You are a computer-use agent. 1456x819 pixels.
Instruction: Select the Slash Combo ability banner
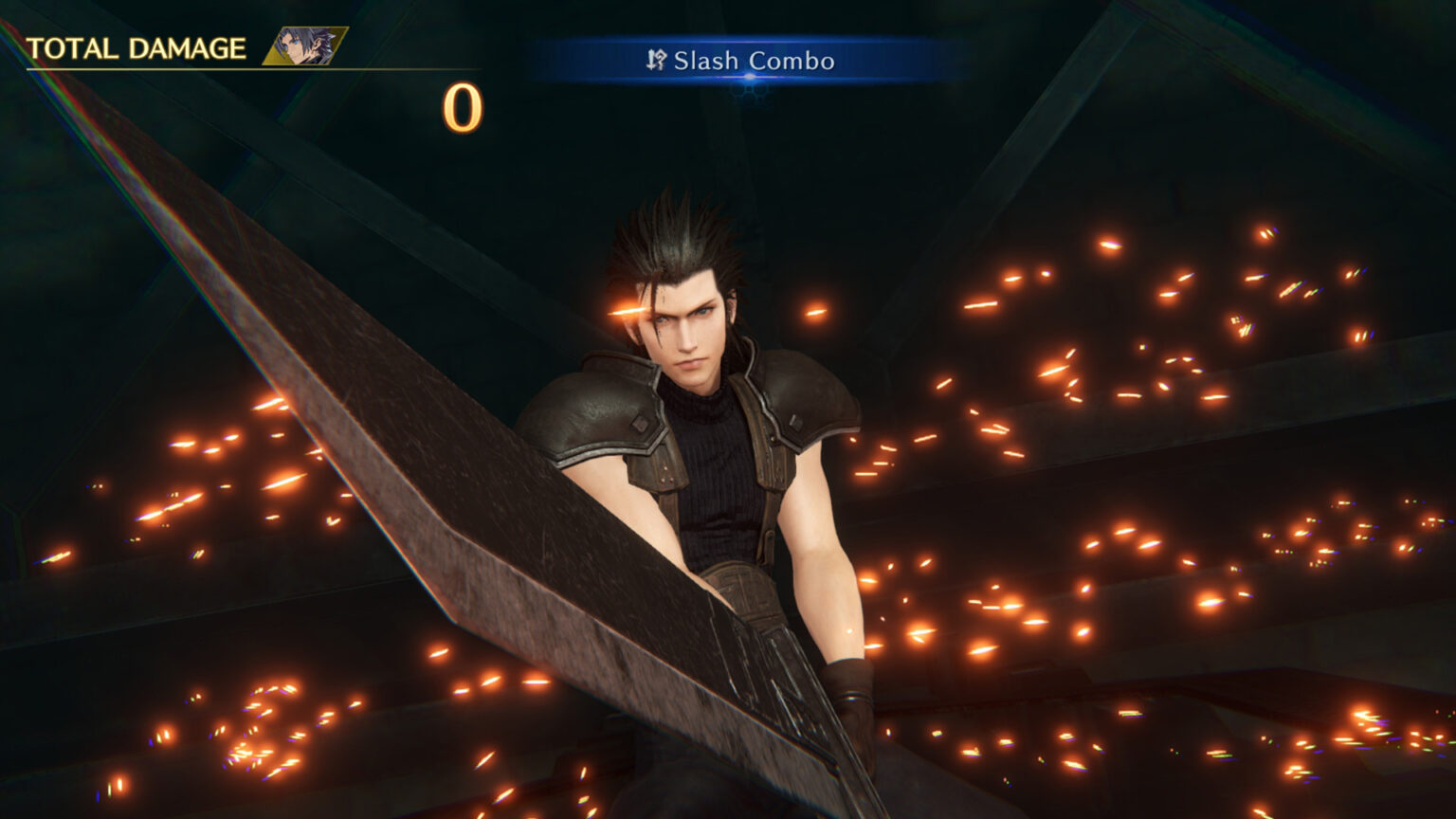pyautogui.click(x=741, y=62)
